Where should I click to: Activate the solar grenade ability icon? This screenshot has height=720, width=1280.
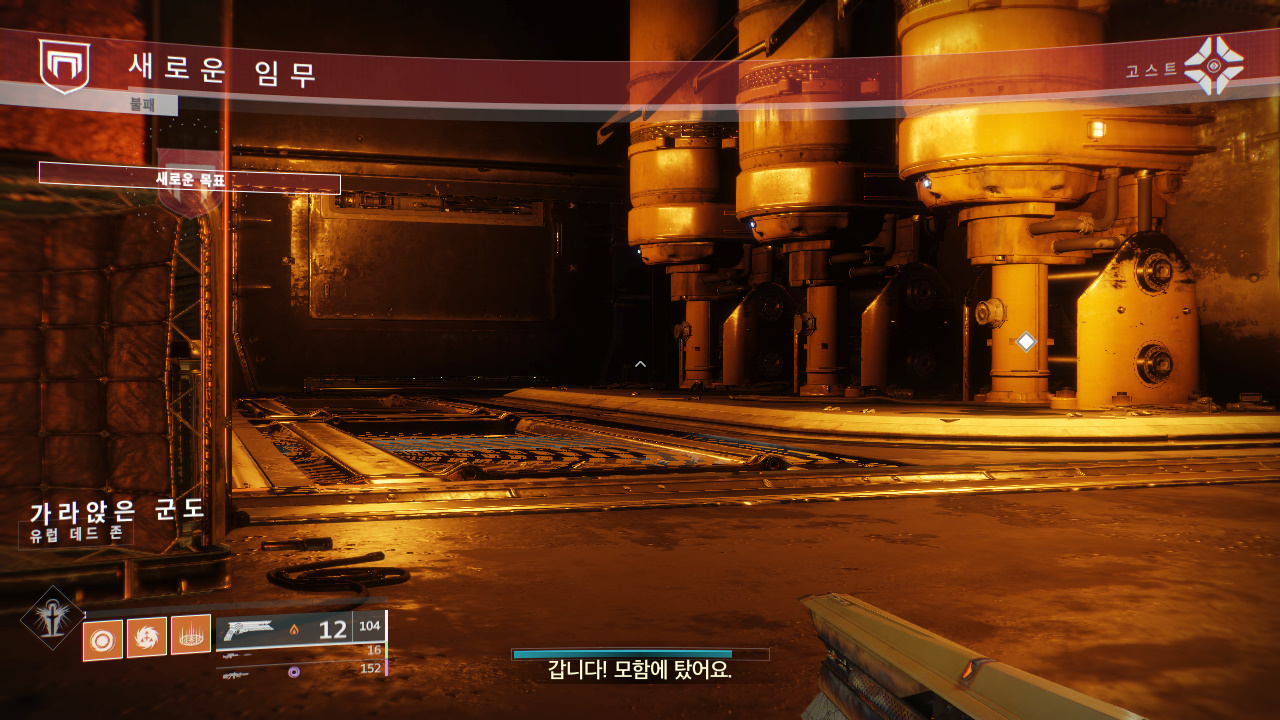(x=103, y=640)
